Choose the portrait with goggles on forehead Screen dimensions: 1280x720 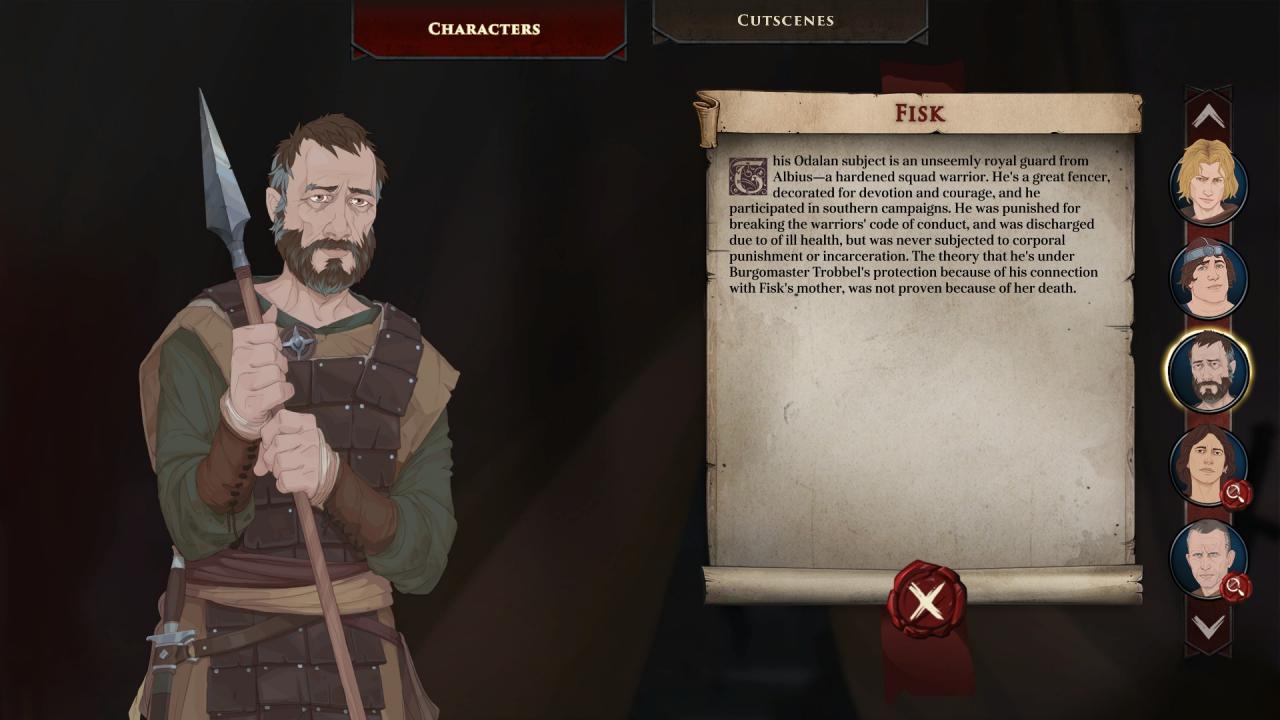(1208, 278)
